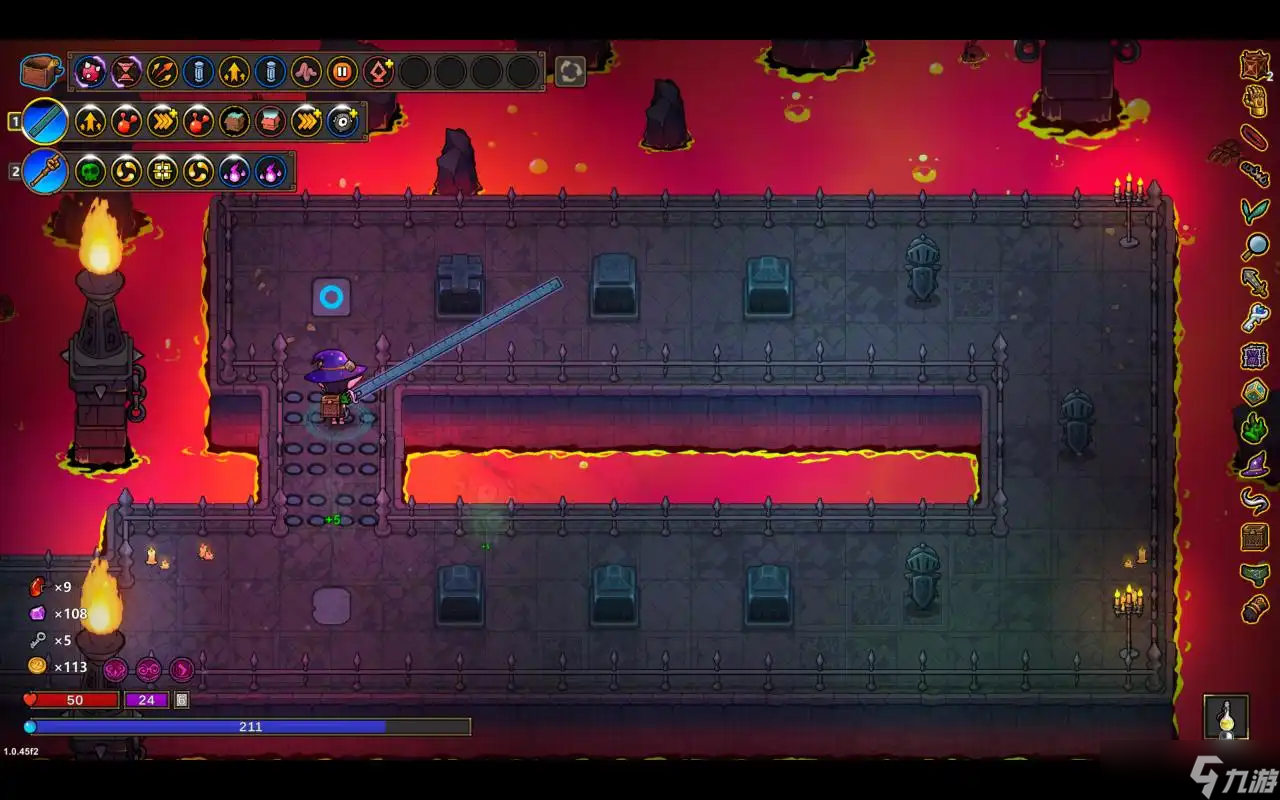Select the orange pause symbol spell
Screen dimensions: 1280x800
(342, 71)
